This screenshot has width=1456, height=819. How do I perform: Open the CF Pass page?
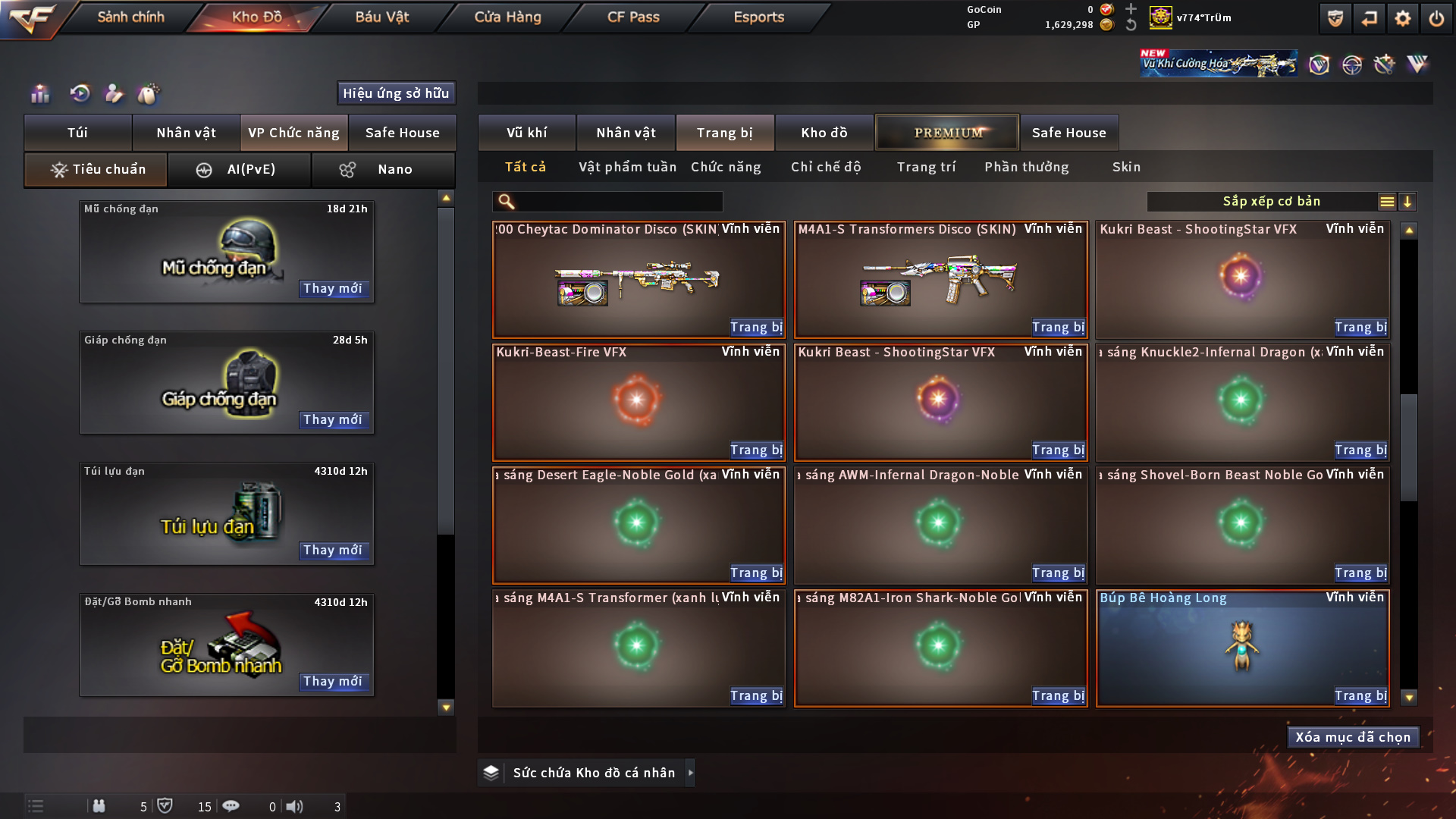633,17
